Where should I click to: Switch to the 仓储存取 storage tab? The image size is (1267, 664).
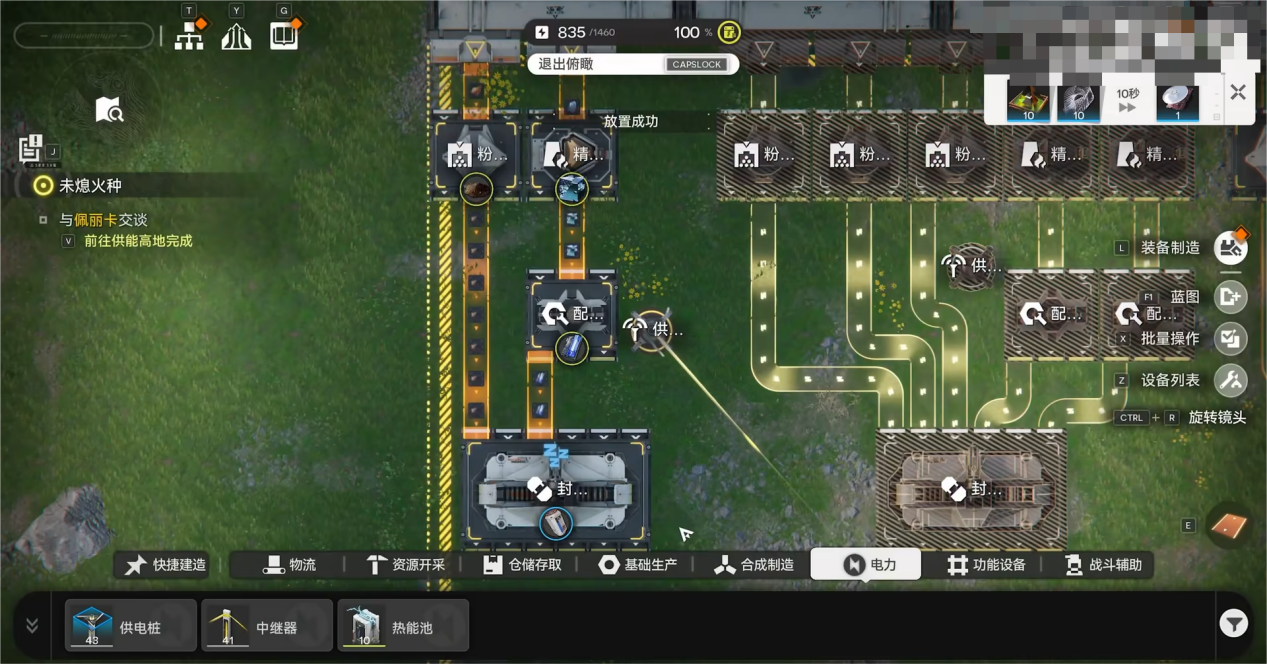(522, 565)
